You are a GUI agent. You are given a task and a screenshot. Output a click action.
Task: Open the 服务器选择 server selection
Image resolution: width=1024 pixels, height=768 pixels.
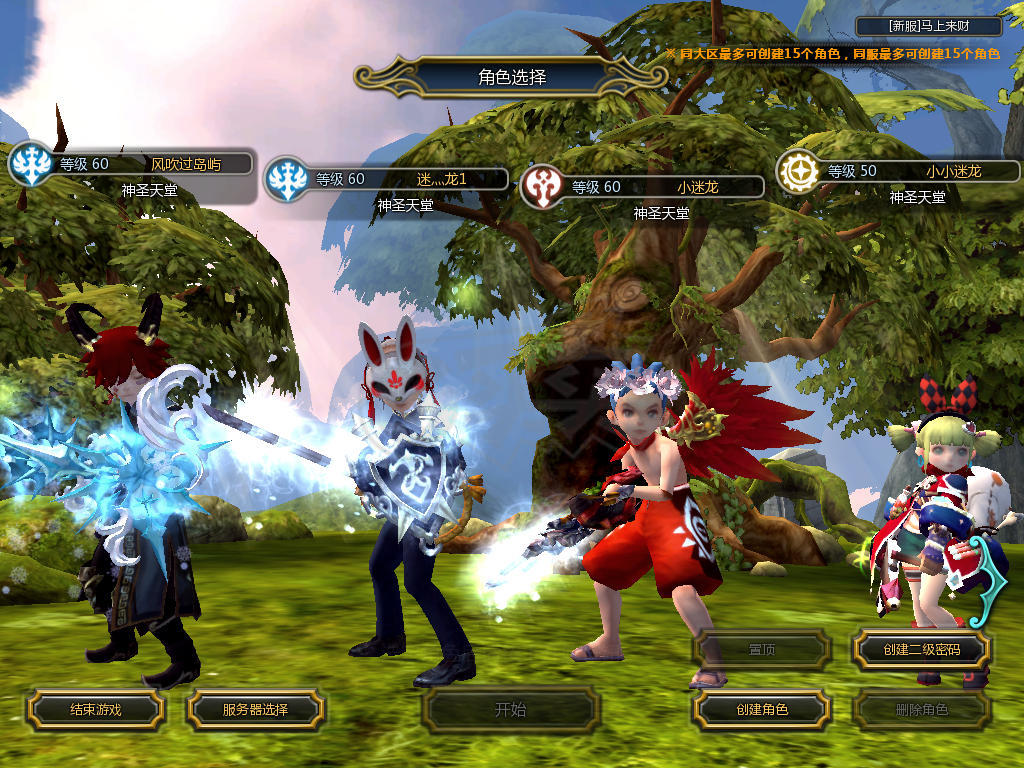point(255,709)
